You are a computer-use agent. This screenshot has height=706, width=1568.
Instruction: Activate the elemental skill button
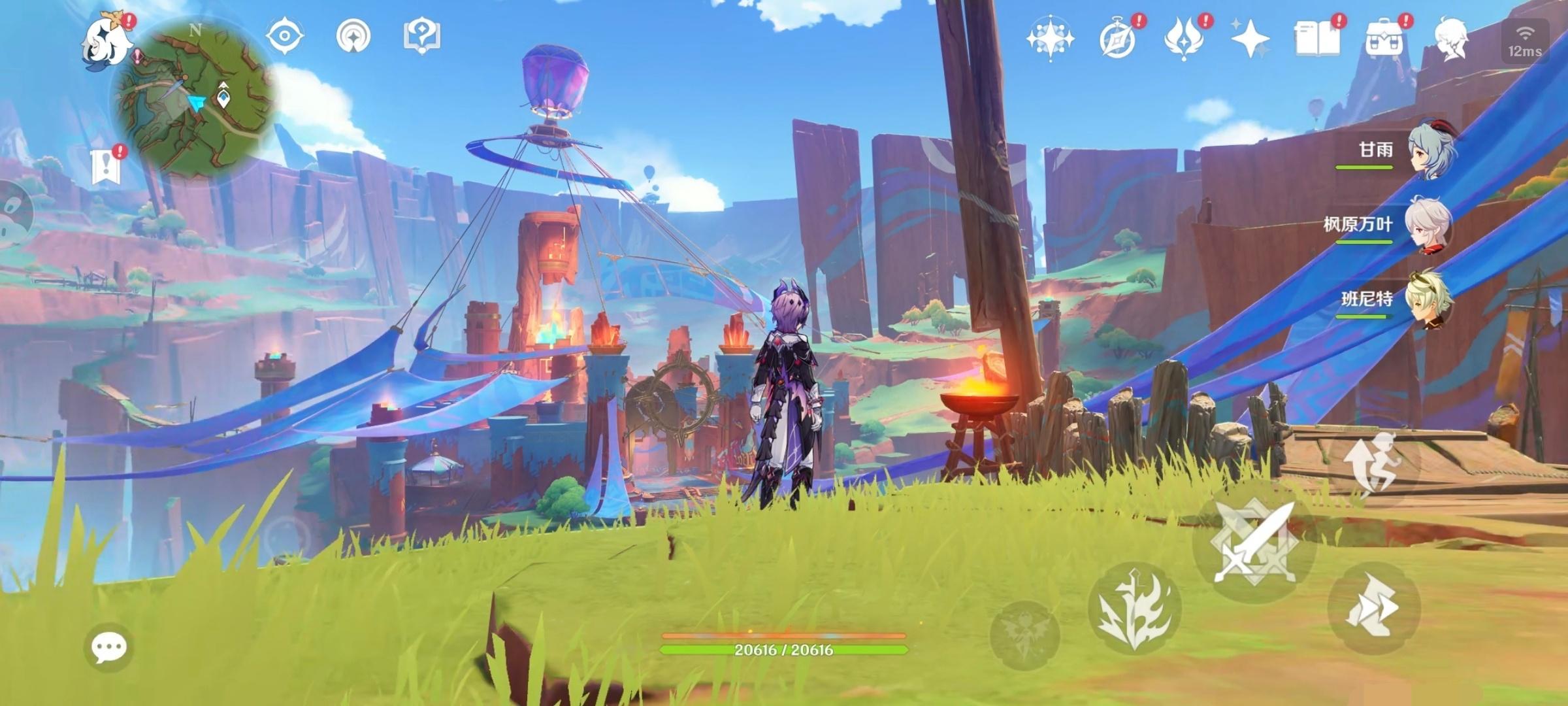tap(1134, 608)
